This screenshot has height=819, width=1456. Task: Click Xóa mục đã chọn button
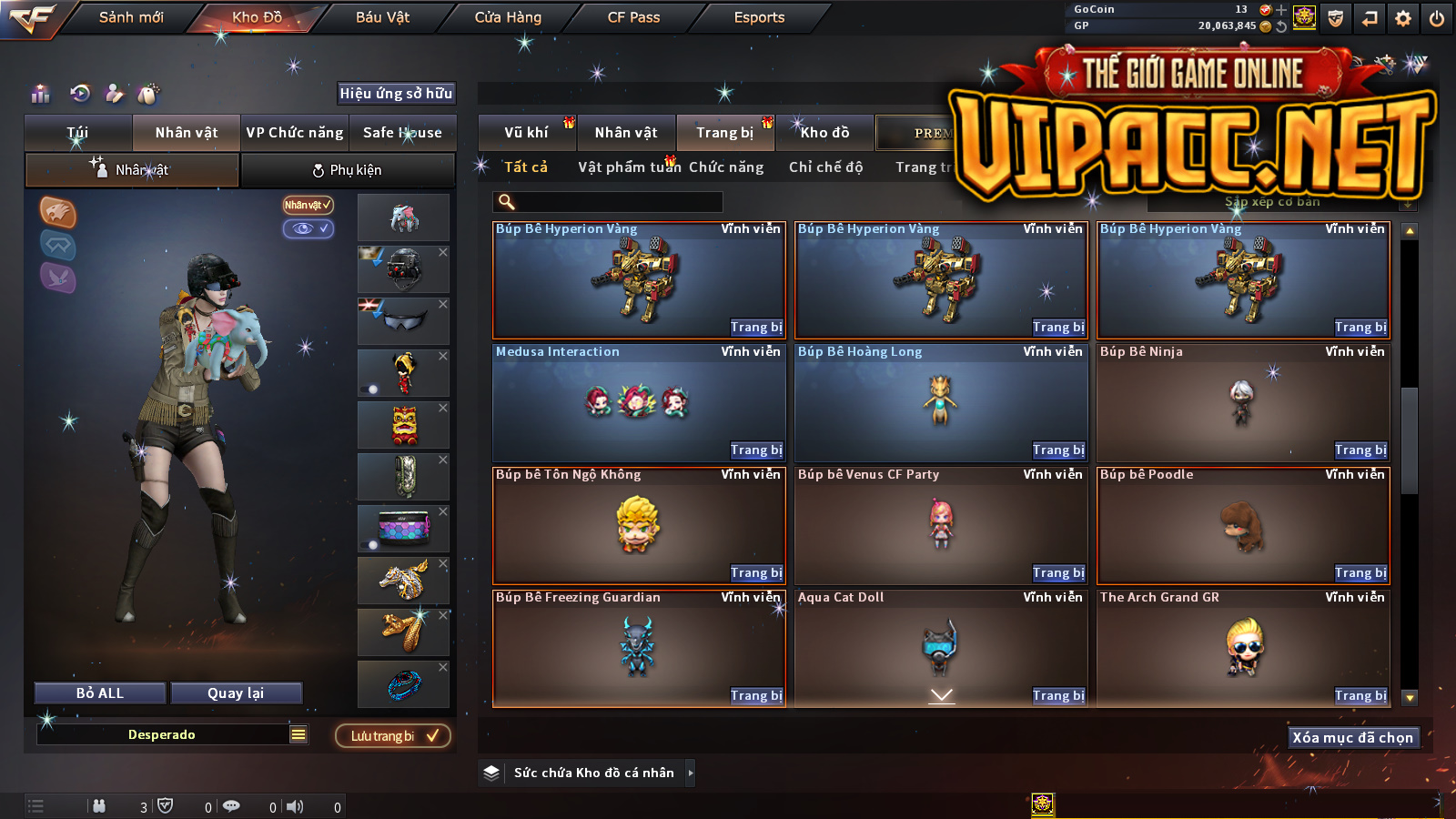tap(1353, 737)
